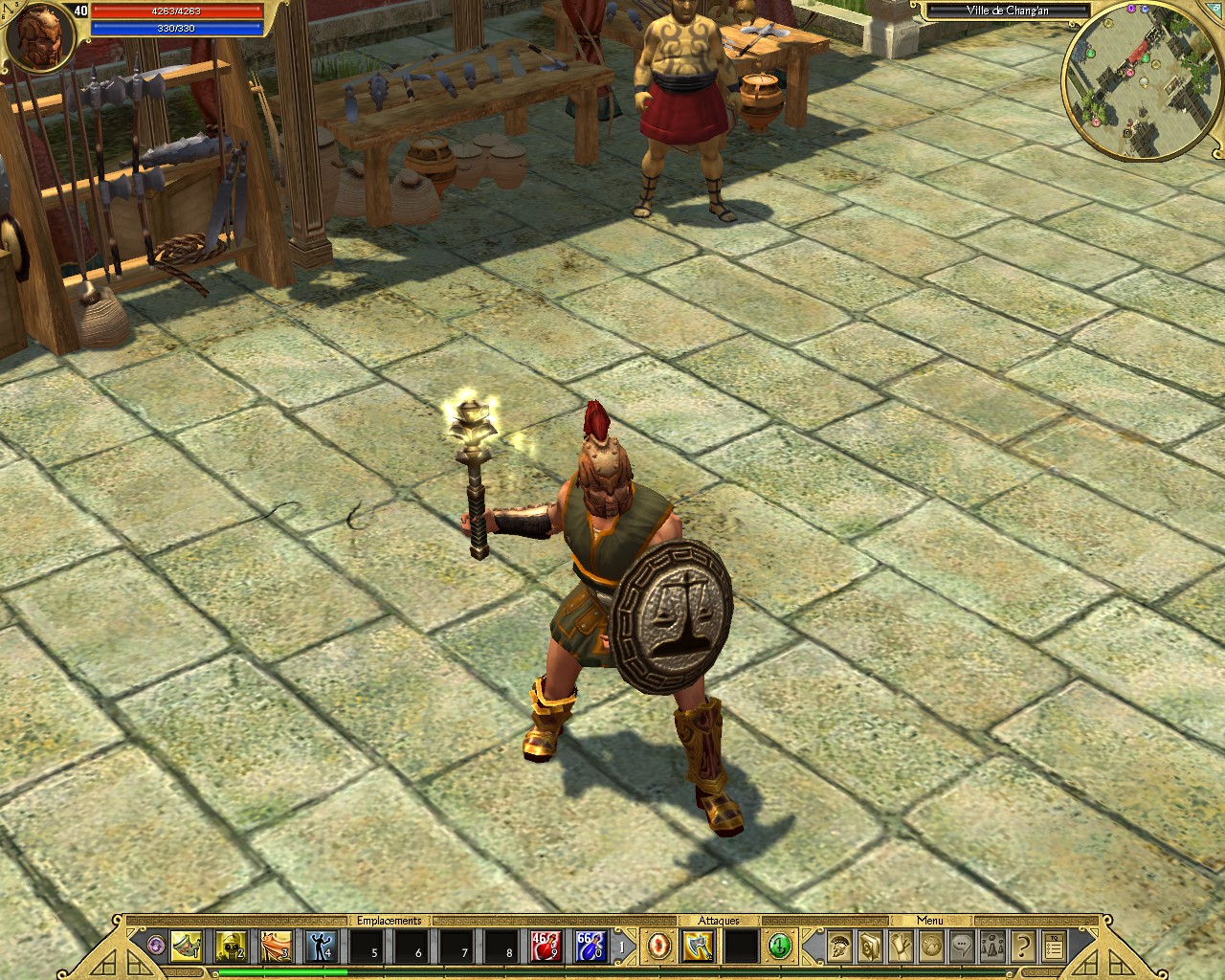Viewport: 1225px width, 980px height.
Task: Open the skills book icon
Action: 870,947
